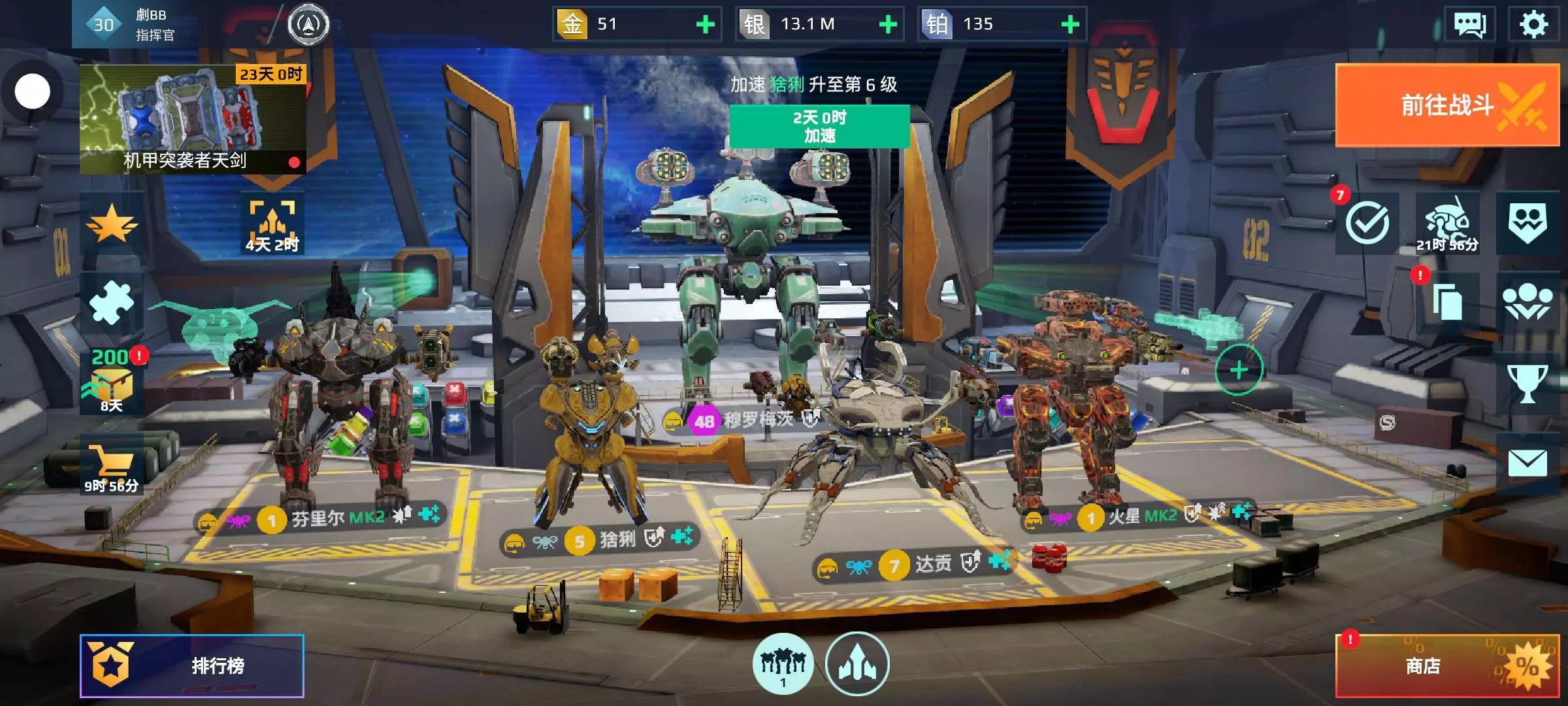Open the mailbox envelope icon
The height and width of the screenshot is (706, 1568).
tap(1527, 463)
